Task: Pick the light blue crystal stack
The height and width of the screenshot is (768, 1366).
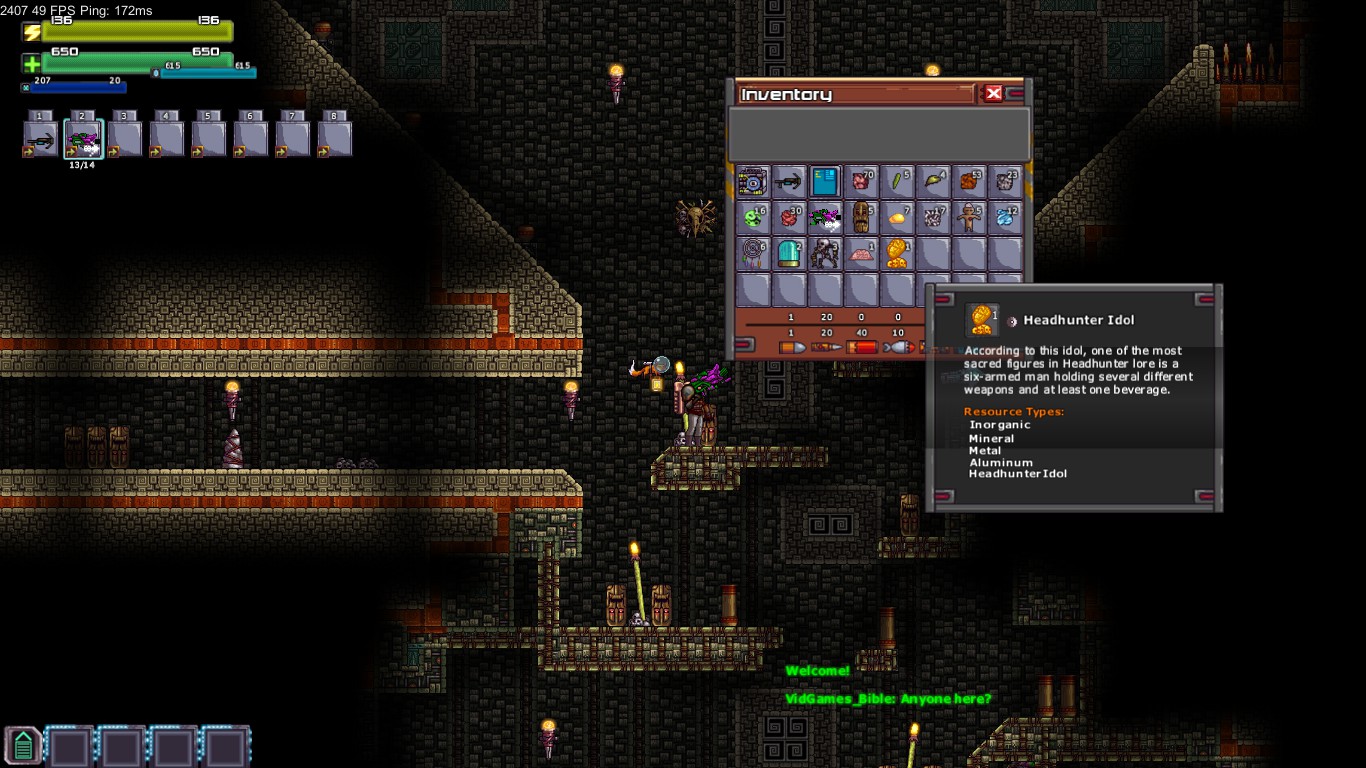Action: [1005, 218]
